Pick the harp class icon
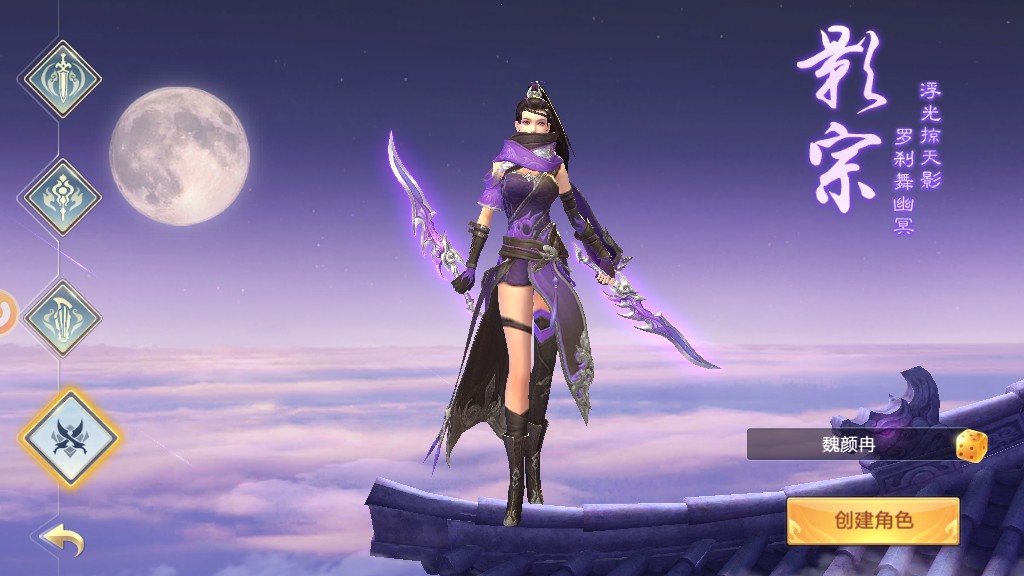Image resolution: width=1024 pixels, height=576 pixels. pyautogui.click(x=62, y=318)
